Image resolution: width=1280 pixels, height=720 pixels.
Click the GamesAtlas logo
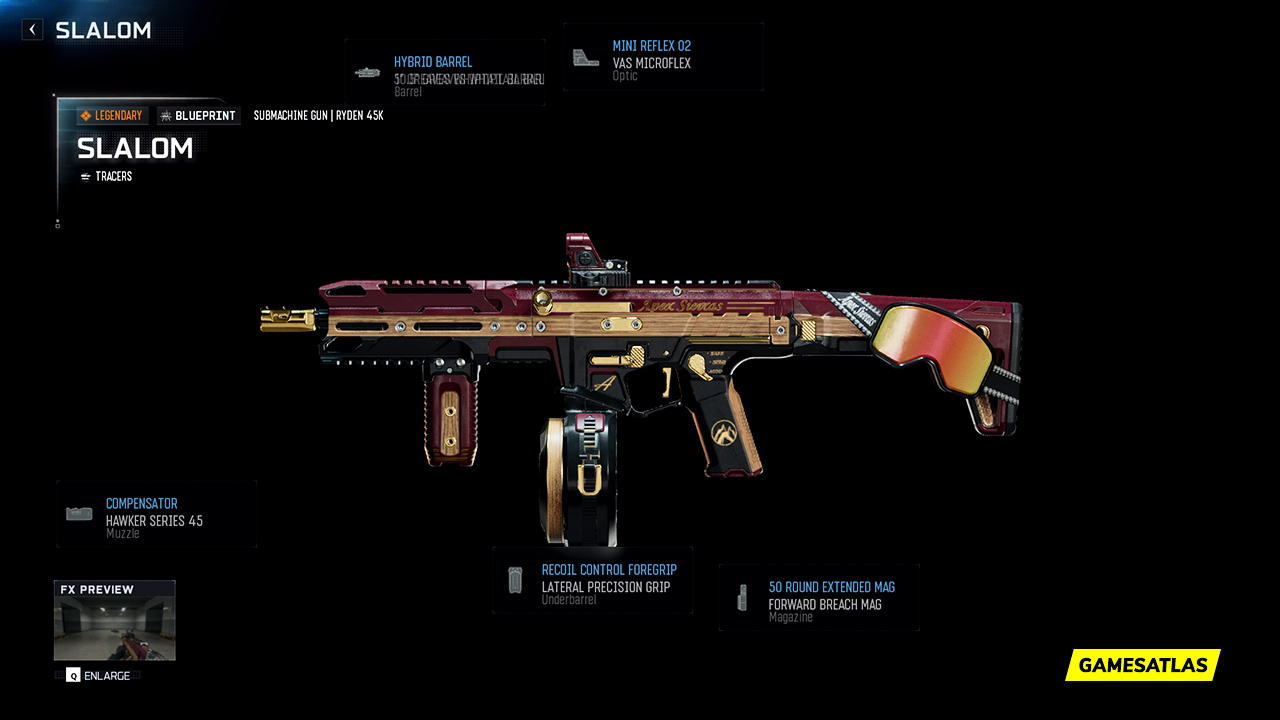[x=1142, y=665]
